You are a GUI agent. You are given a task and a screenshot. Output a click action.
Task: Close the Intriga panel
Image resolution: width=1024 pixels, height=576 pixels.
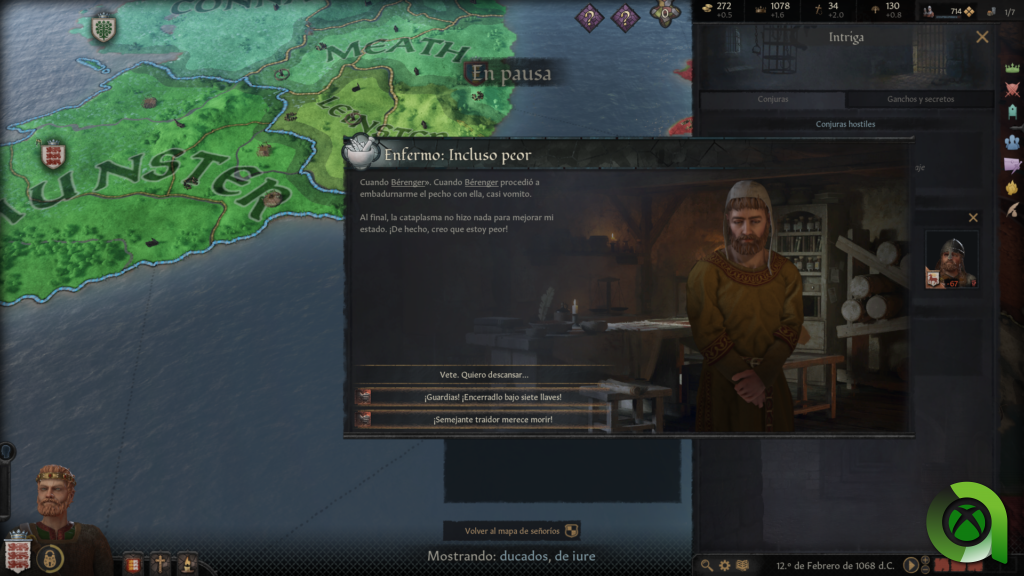coord(982,37)
